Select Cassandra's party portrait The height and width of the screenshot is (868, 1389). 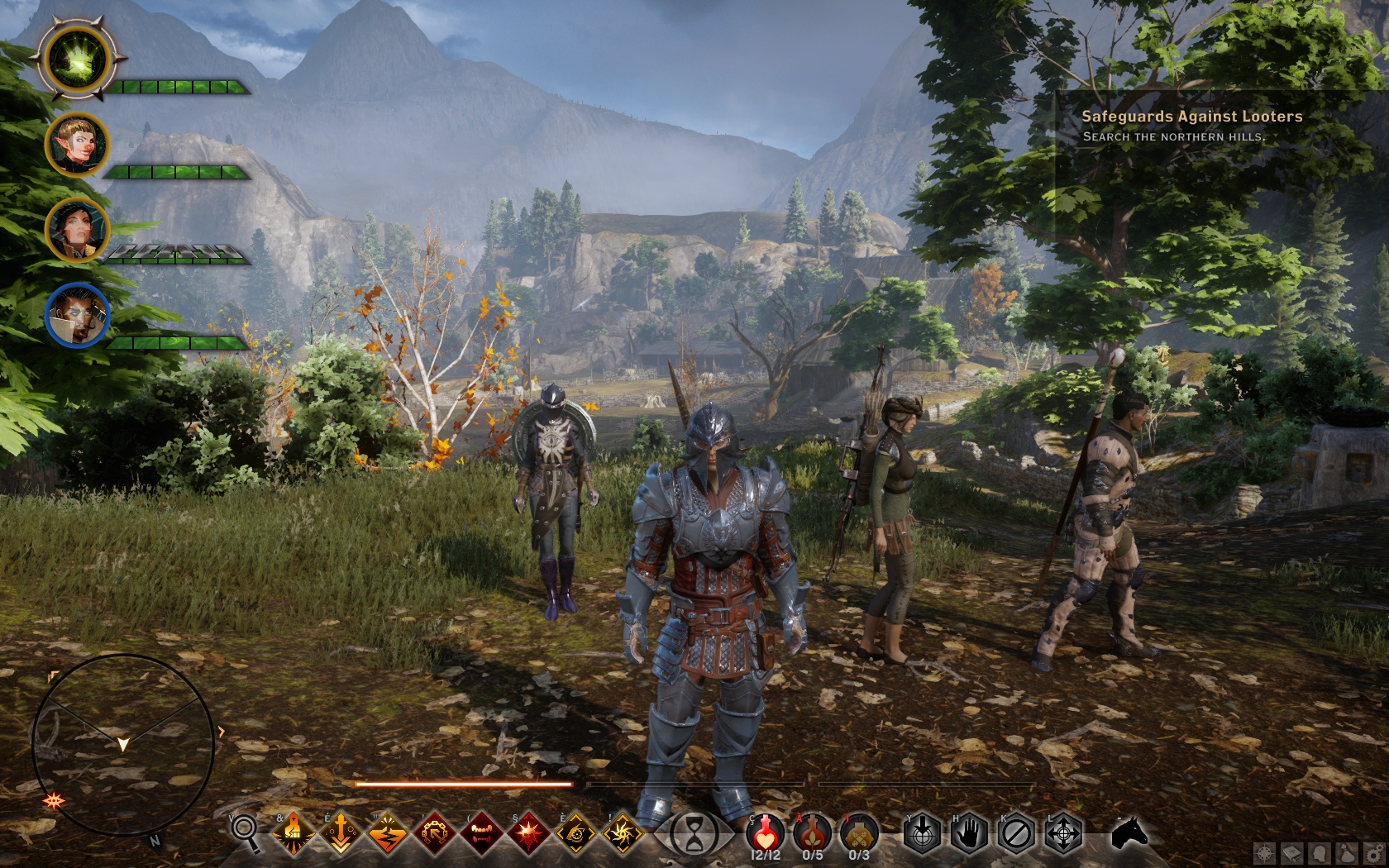coord(77,229)
